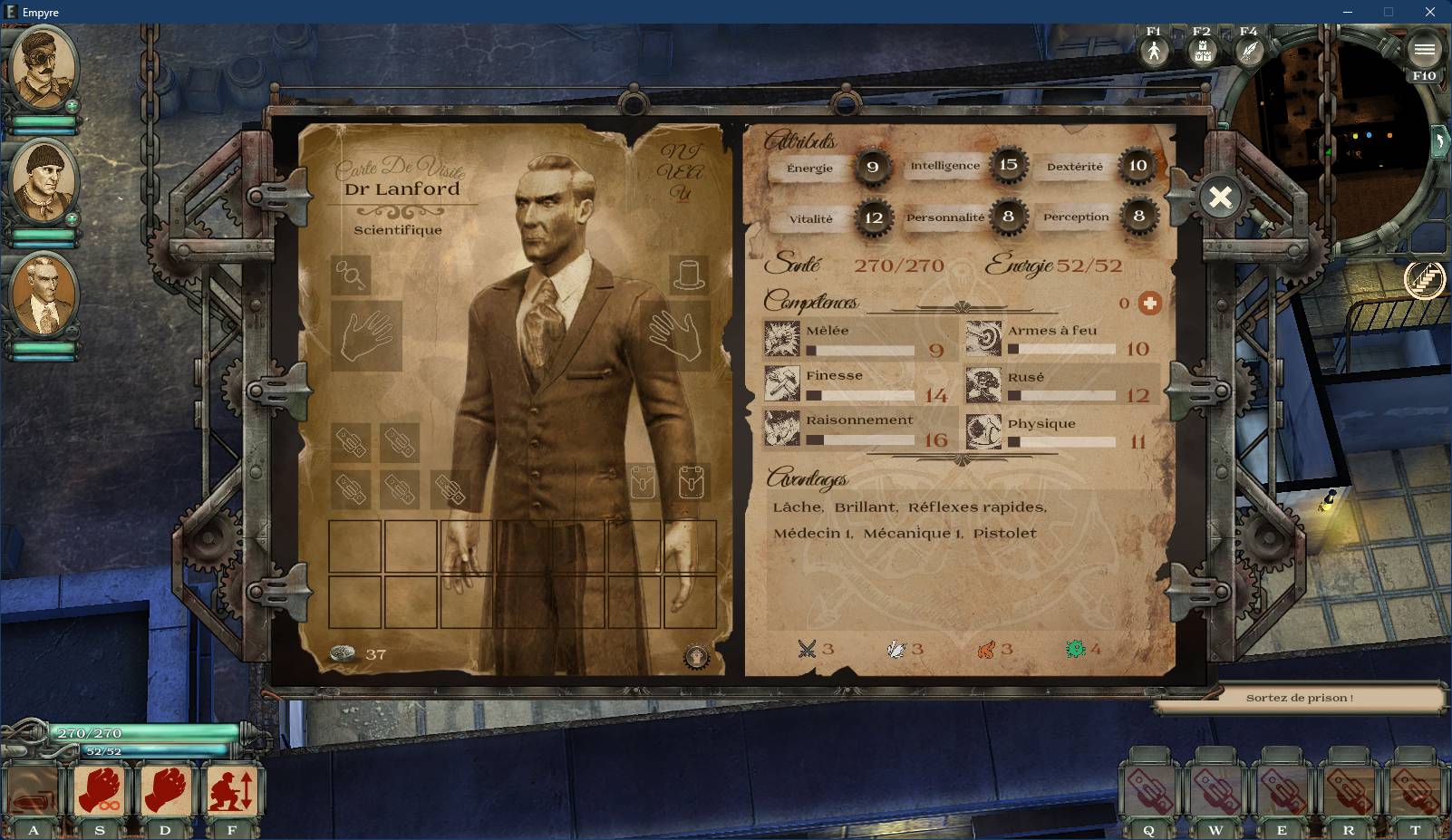
Task: Close the Empyre window
Action: (1429, 12)
